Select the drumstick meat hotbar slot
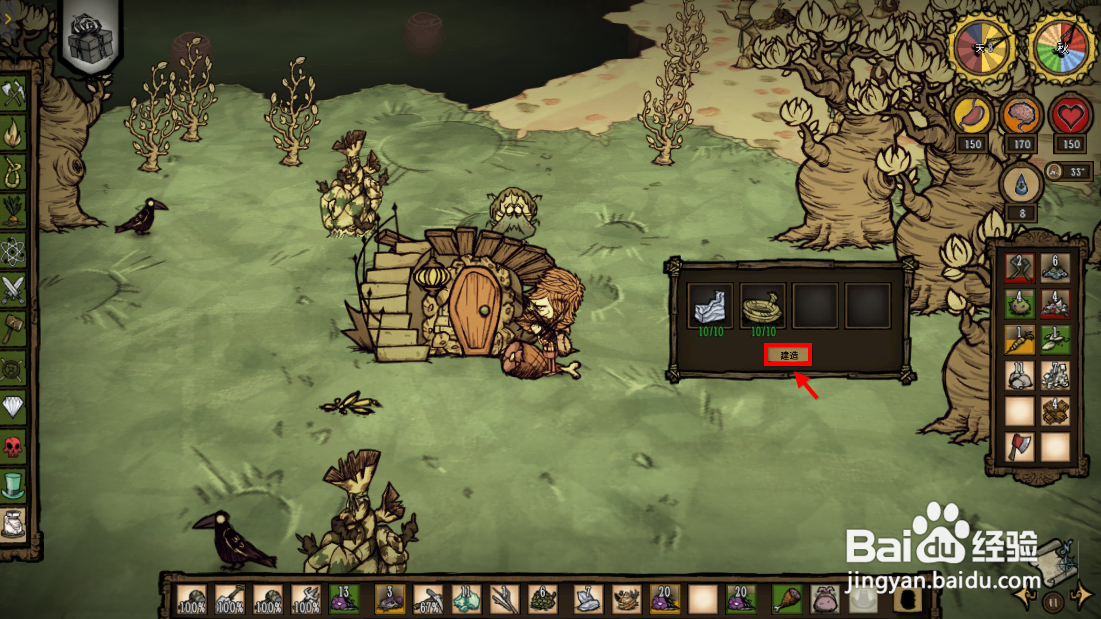 coord(786,598)
